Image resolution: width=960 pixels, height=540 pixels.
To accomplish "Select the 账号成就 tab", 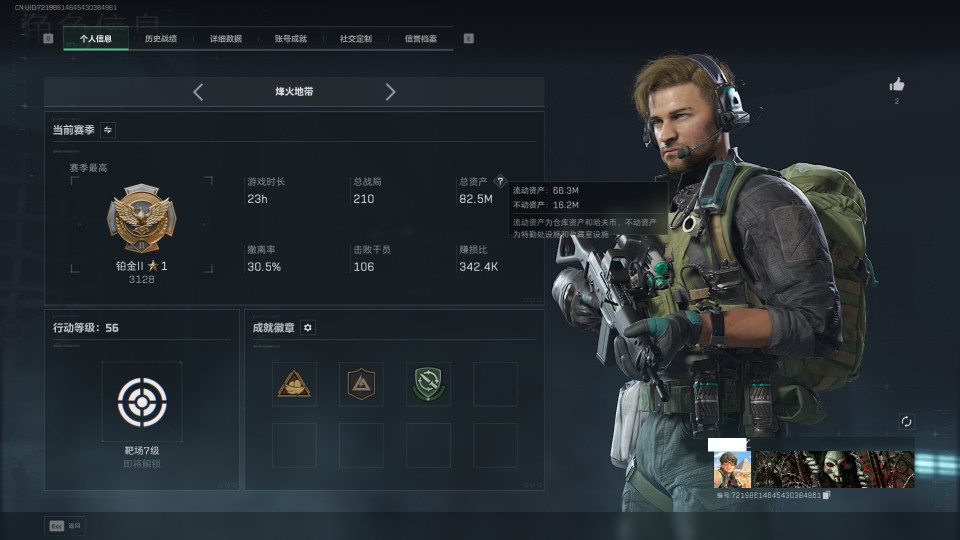I will (x=291, y=39).
